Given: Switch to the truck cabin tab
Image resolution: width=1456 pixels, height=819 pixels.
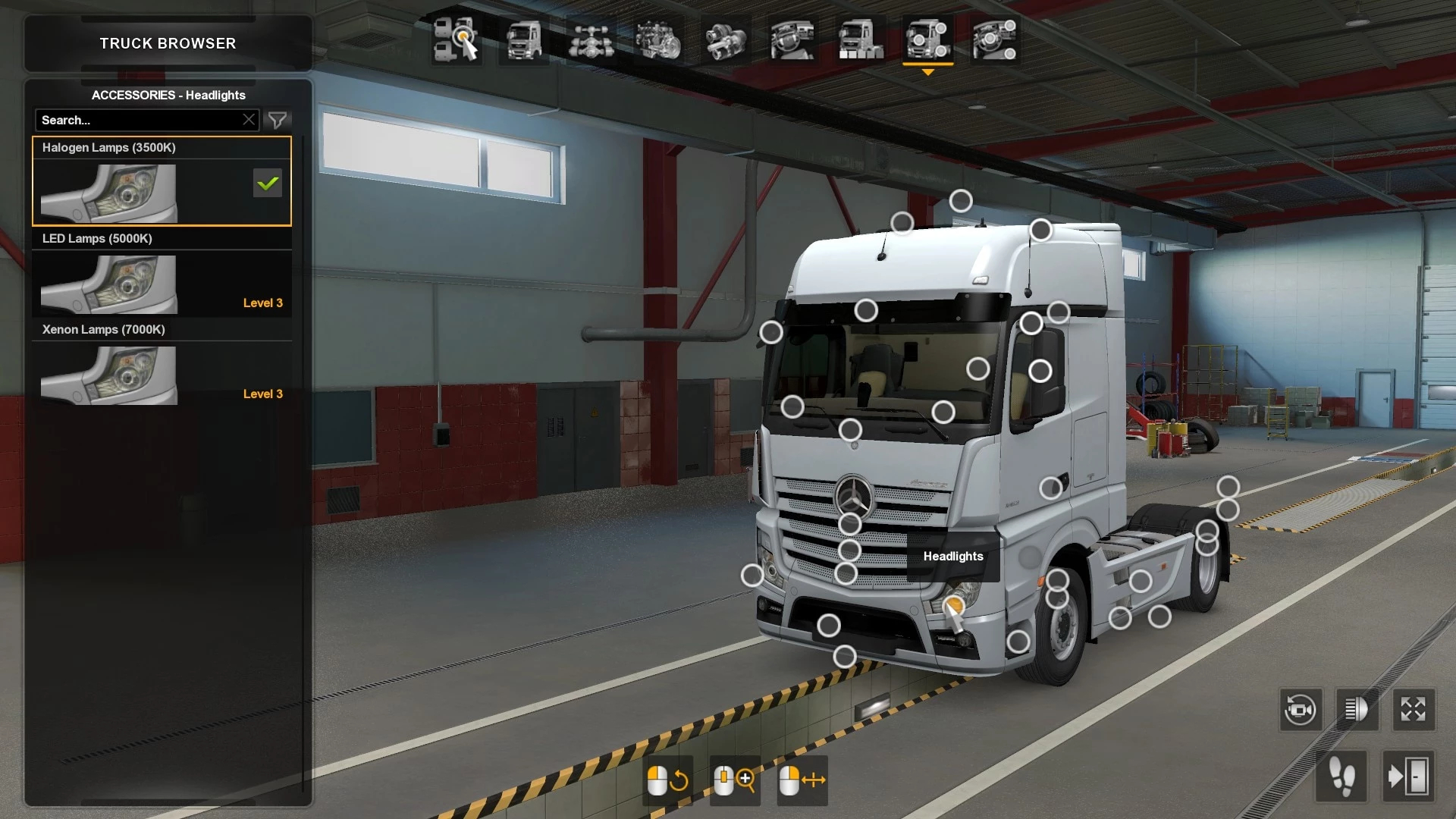Looking at the screenshot, I should point(524,39).
